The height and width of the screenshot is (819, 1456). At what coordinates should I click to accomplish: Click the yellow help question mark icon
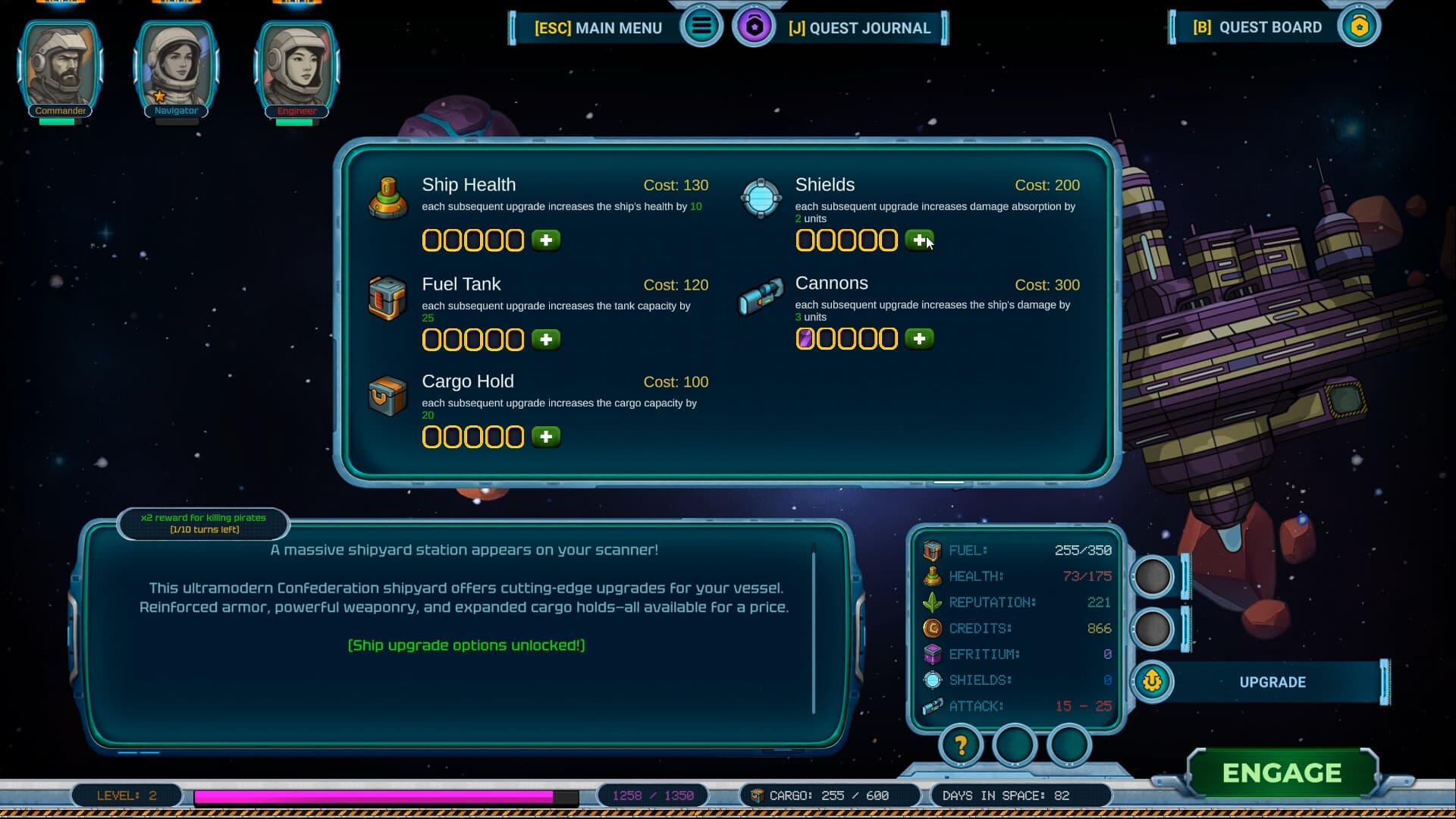961,746
